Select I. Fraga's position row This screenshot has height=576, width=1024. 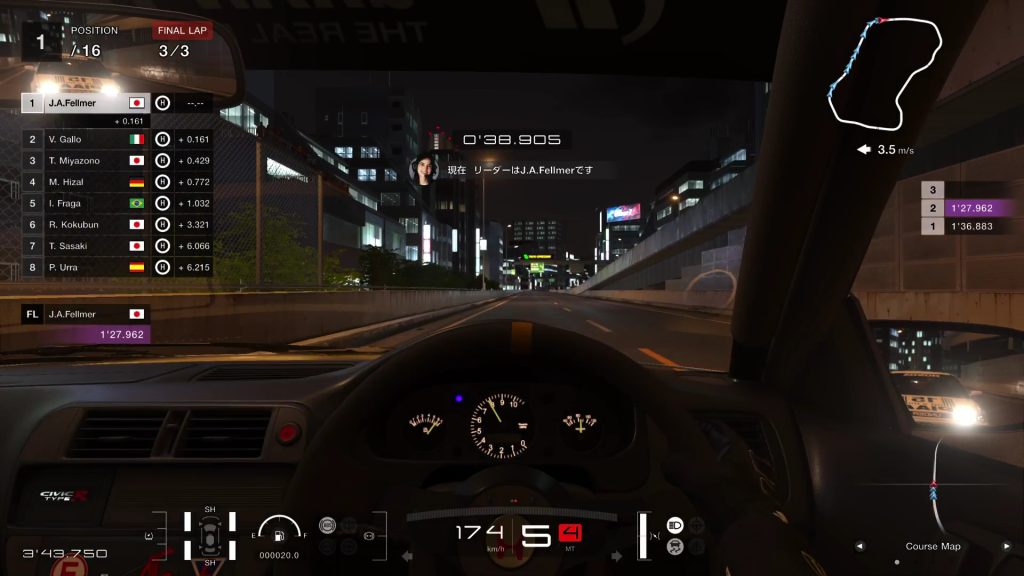pyautogui.click(x=85, y=203)
